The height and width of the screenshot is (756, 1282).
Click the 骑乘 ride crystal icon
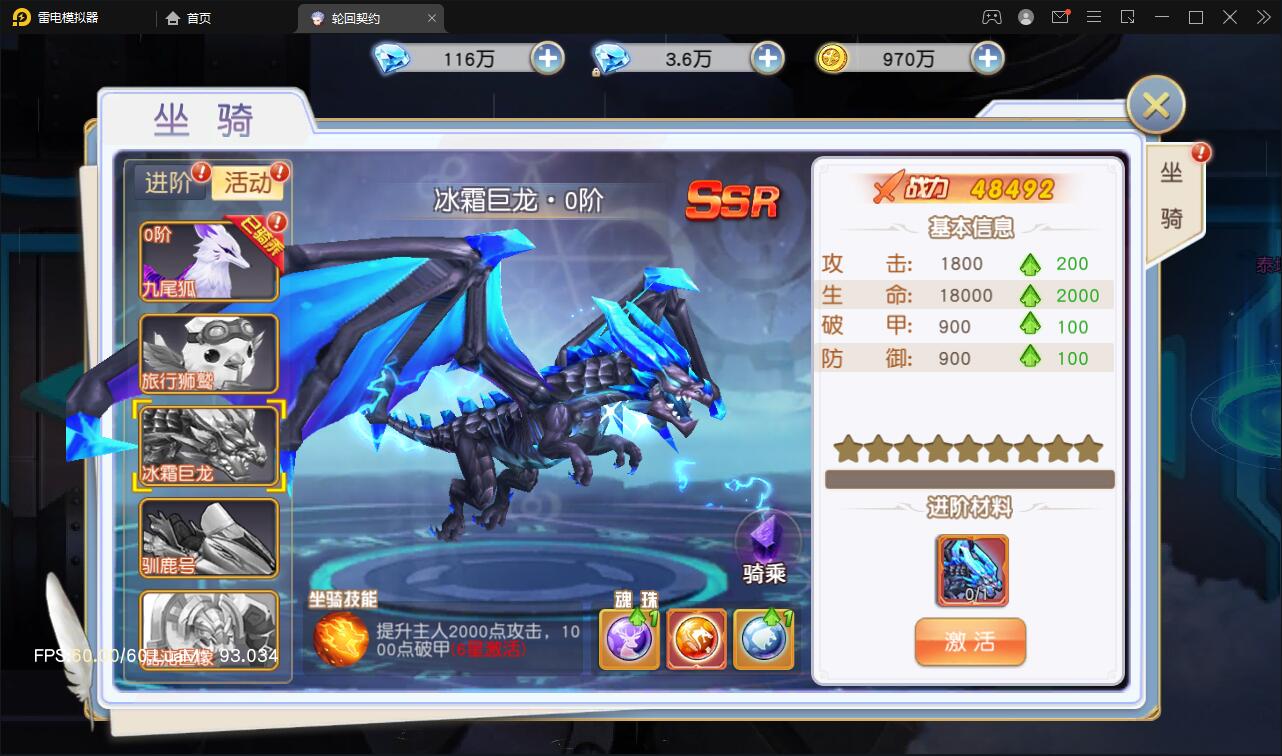coord(765,535)
